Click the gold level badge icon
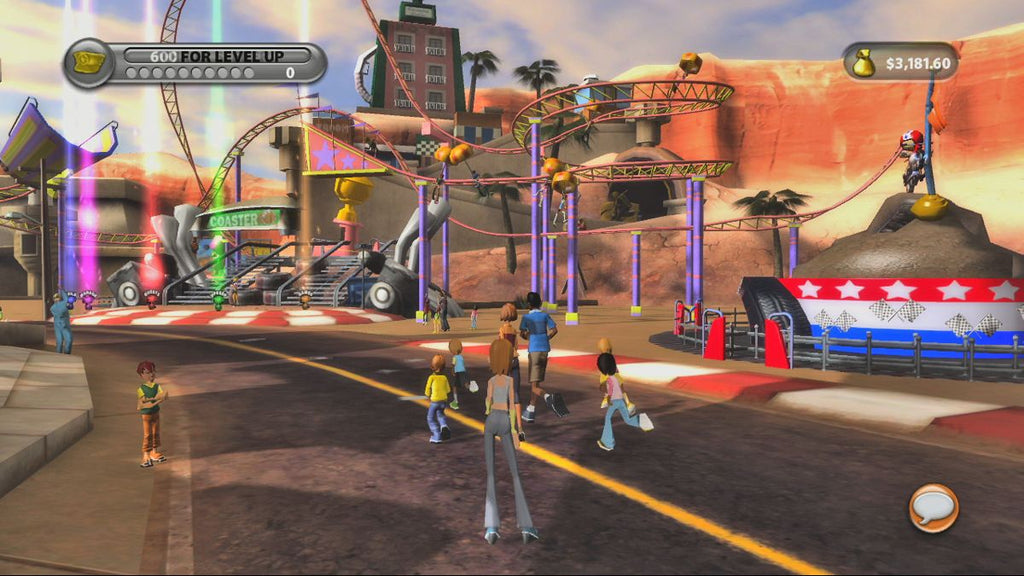The height and width of the screenshot is (576, 1024). (x=87, y=62)
